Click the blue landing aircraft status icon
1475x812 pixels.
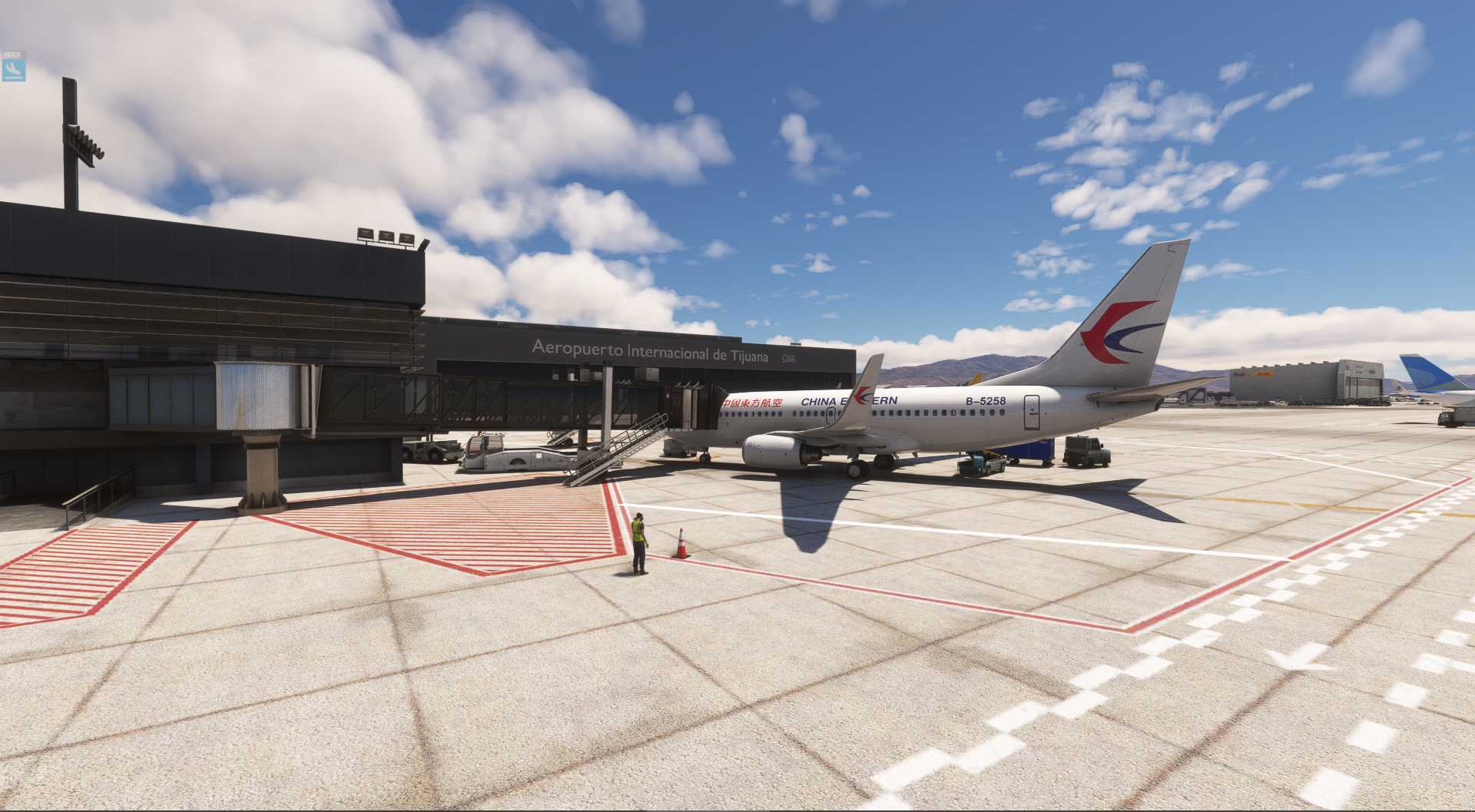[x=14, y=71]
